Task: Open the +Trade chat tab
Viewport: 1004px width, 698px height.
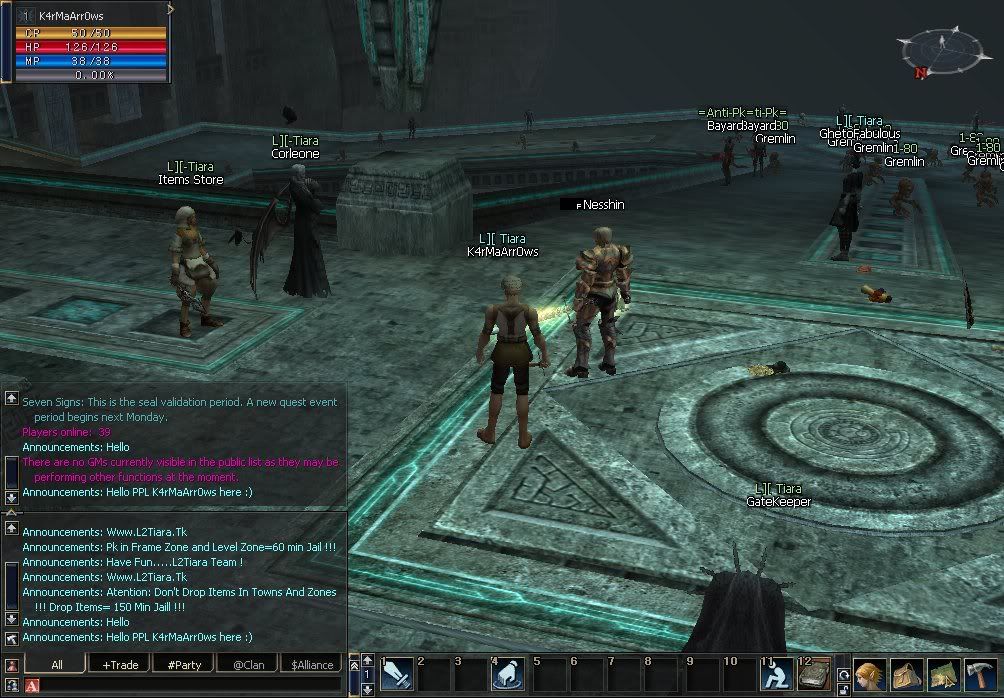Action: pos(120,664)
